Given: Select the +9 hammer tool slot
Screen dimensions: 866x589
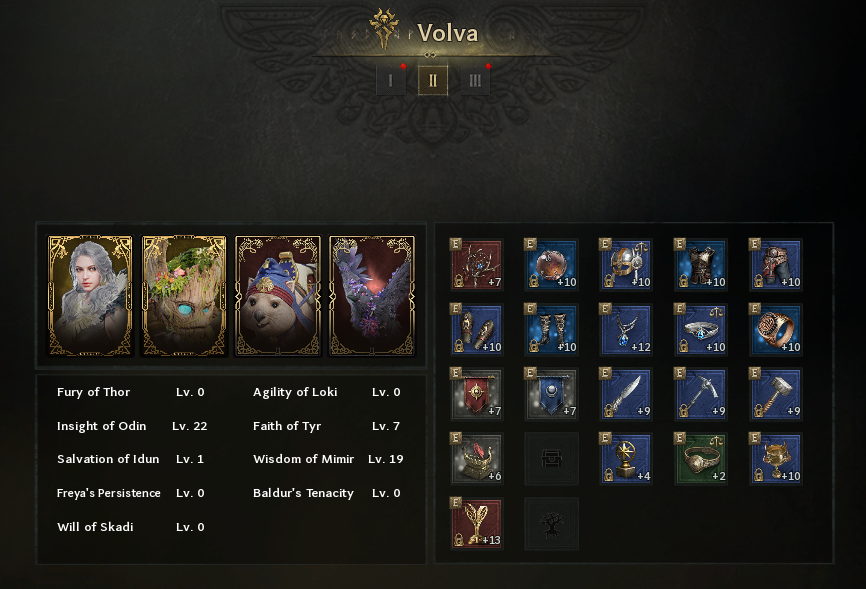Looking at the screenshot, I should pyautogui.click(x=776, y=394).
